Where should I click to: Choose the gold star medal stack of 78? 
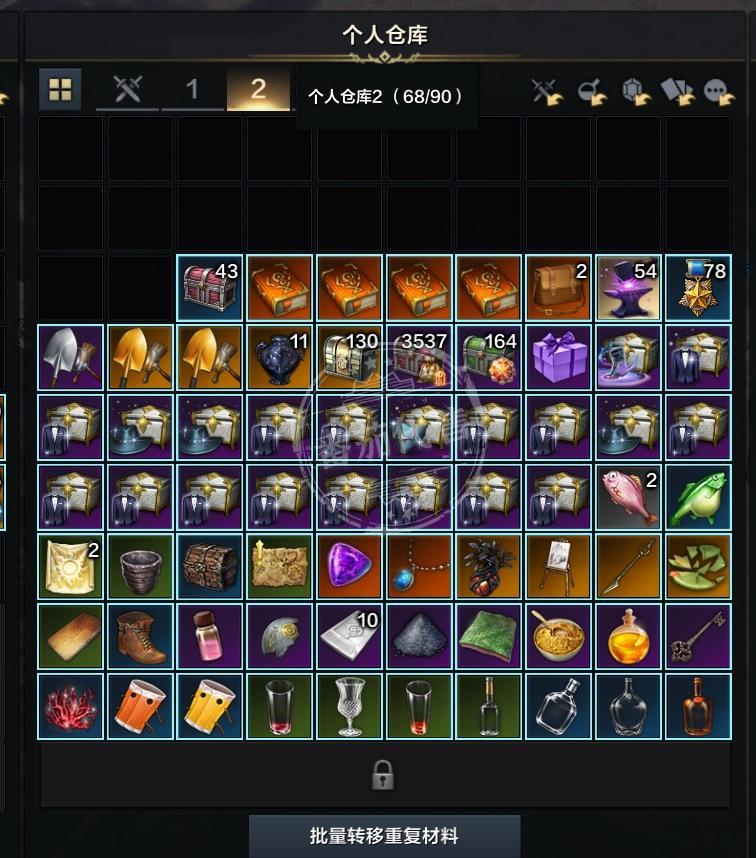click(x=699, y=288)
